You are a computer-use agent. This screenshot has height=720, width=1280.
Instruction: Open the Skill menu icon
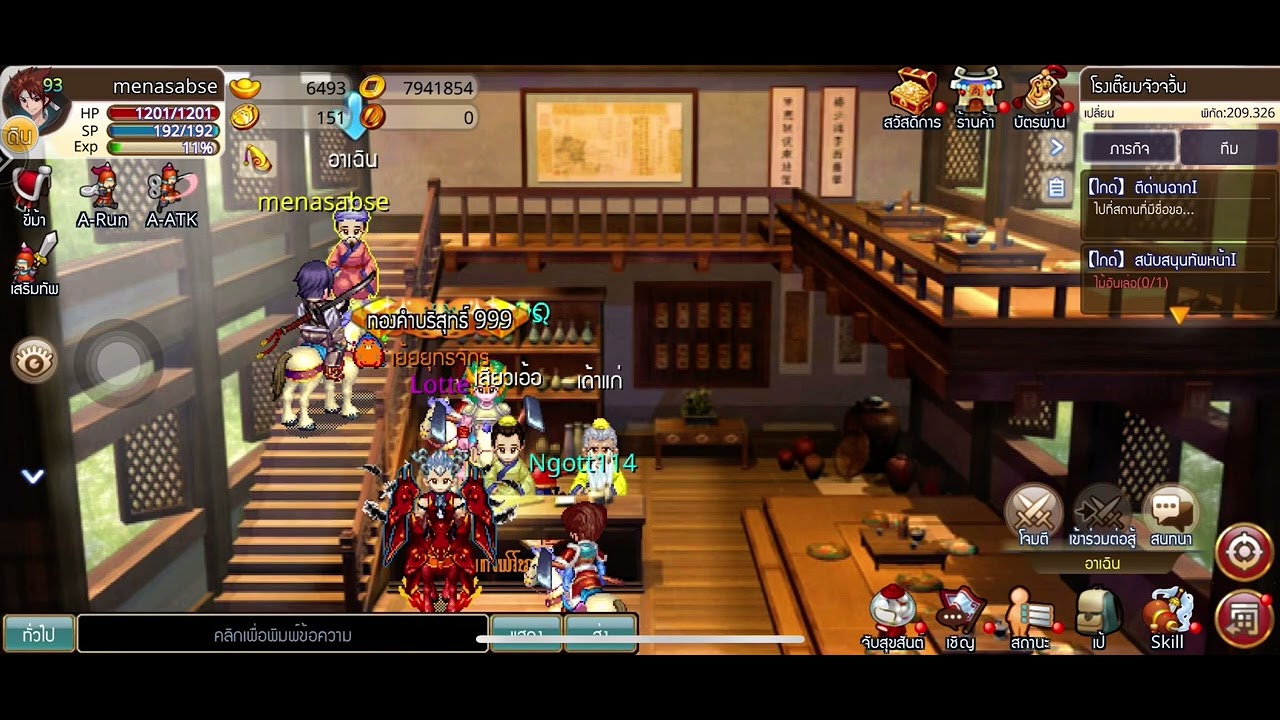(1167, 618)
